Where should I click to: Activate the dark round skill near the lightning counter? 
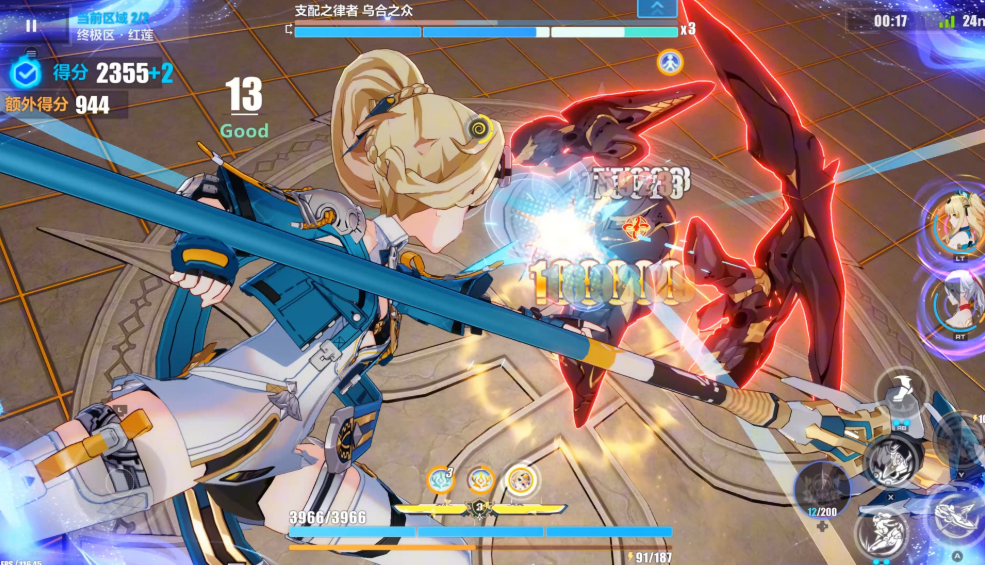[961, 440]
